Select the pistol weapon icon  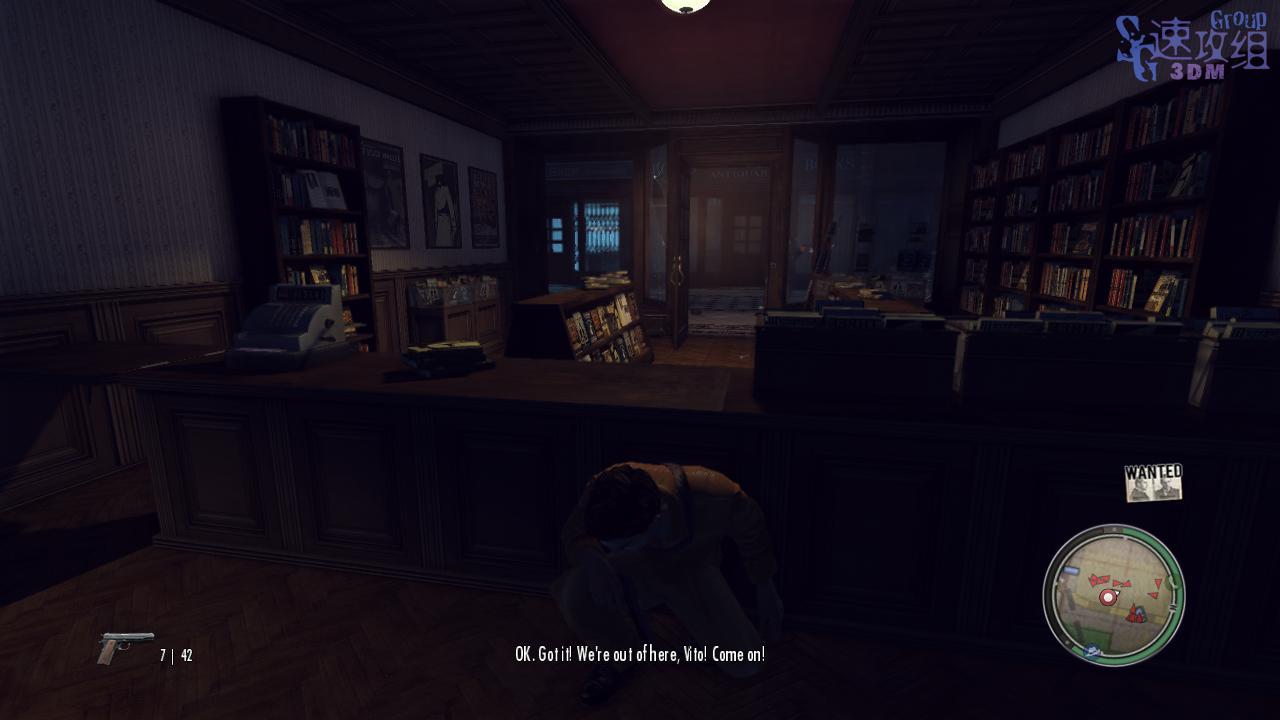(125, 647)
